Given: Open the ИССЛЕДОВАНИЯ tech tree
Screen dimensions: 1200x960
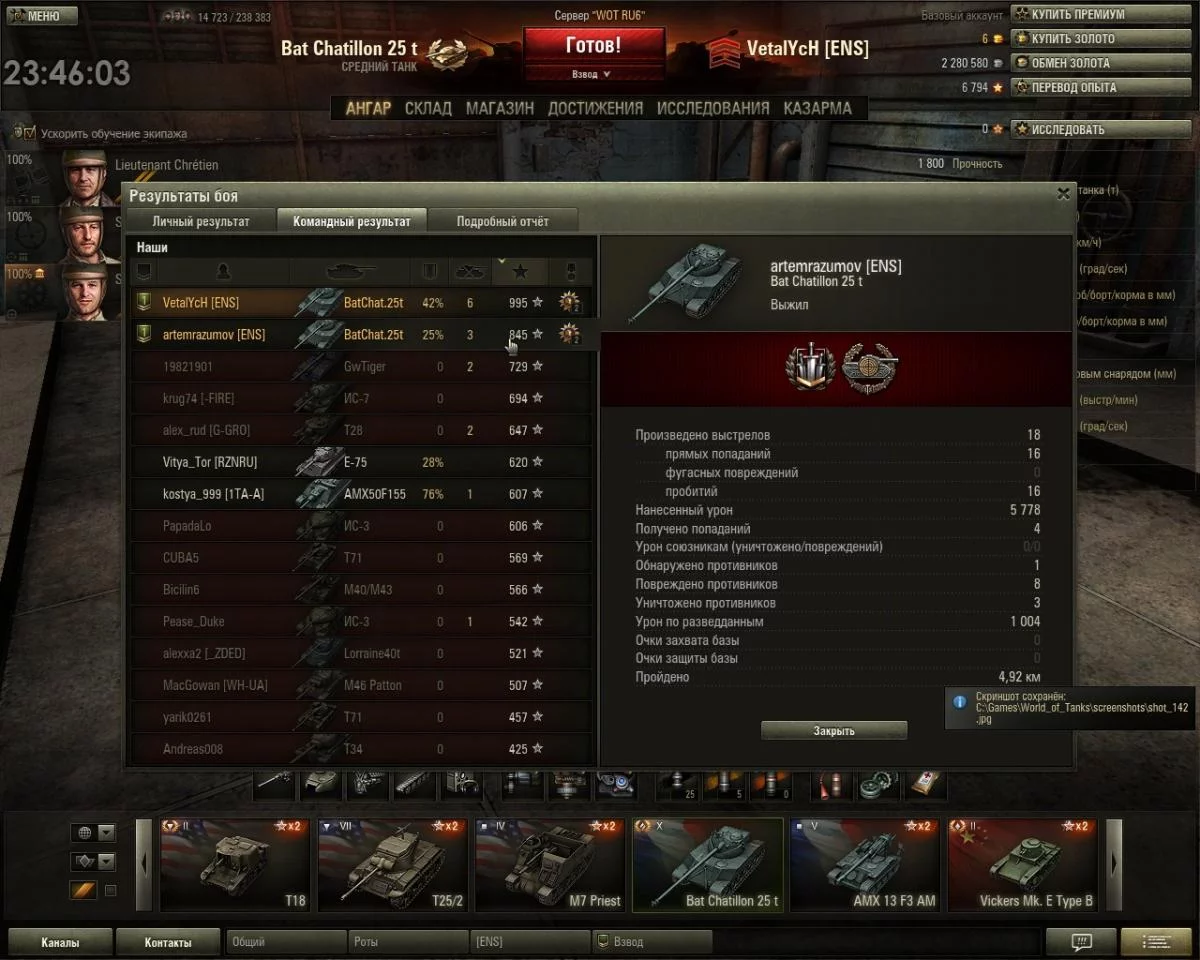Looking at the screenshot, I should 713,108.
